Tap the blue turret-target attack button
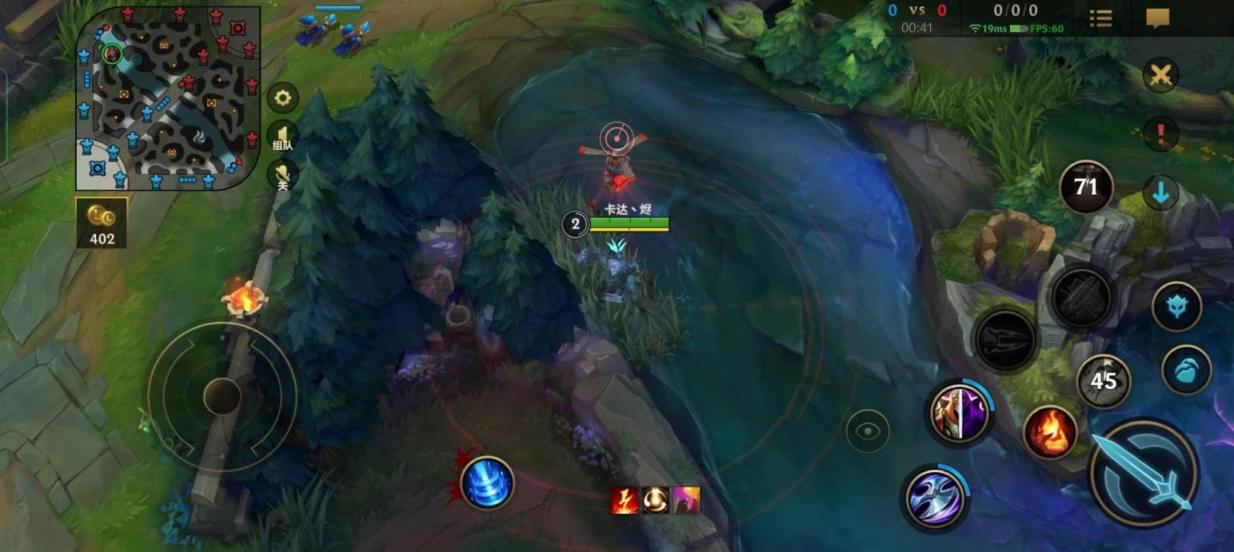This screenshot has width=1234, height=552. coord(1177,307)
